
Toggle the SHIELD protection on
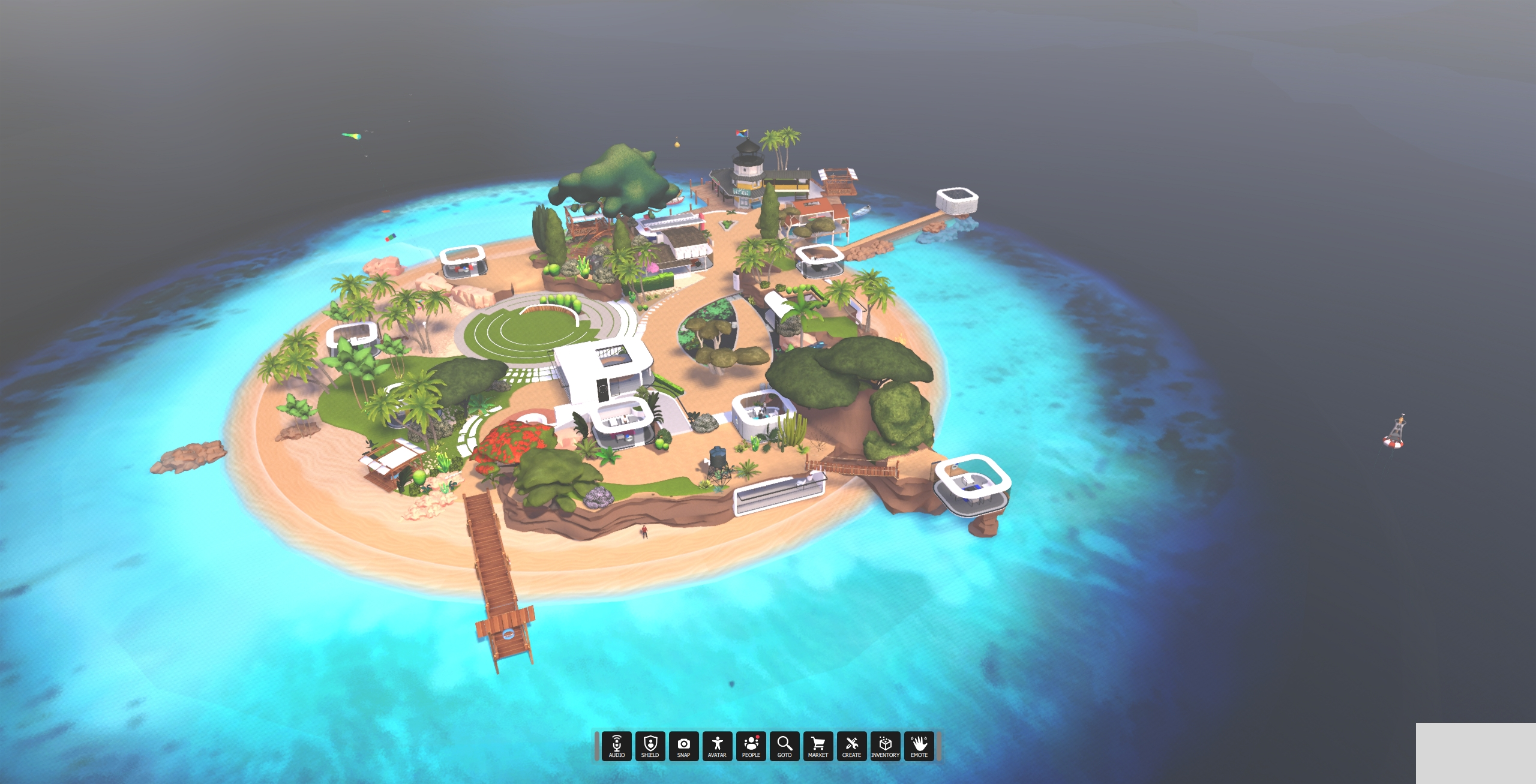tap(650, 746)
